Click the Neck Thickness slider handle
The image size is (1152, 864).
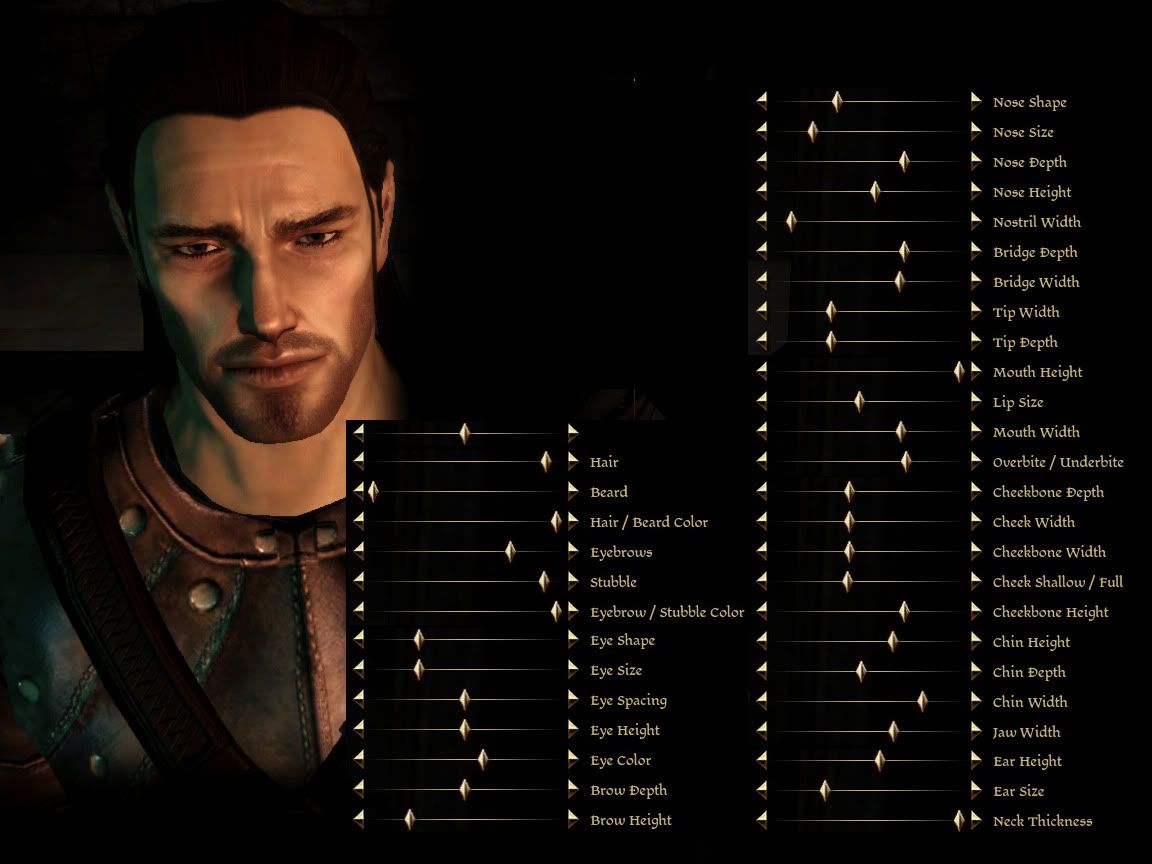pos(959,821)
